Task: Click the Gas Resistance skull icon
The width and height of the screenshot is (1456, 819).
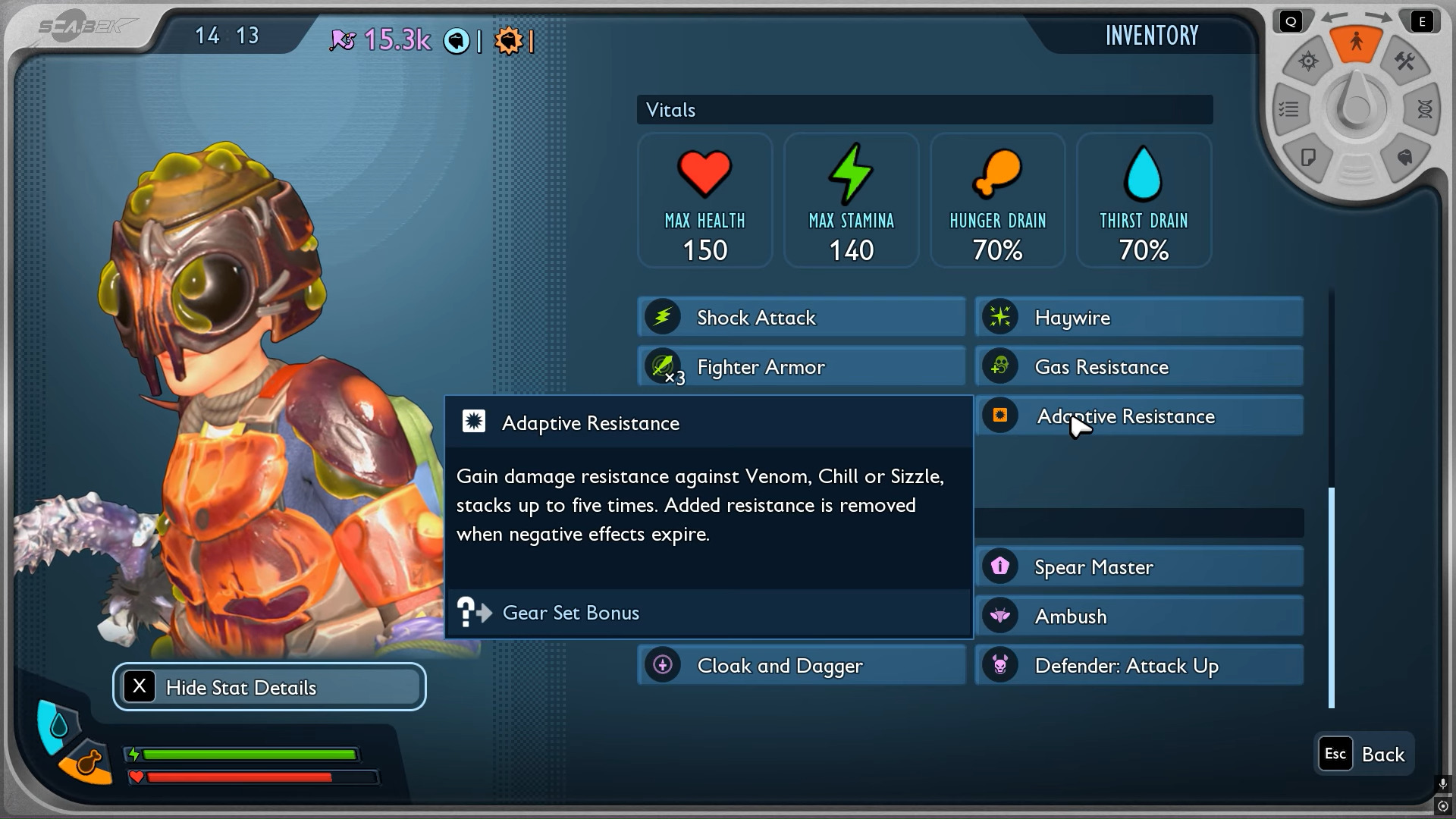Action: point(1001,366)
